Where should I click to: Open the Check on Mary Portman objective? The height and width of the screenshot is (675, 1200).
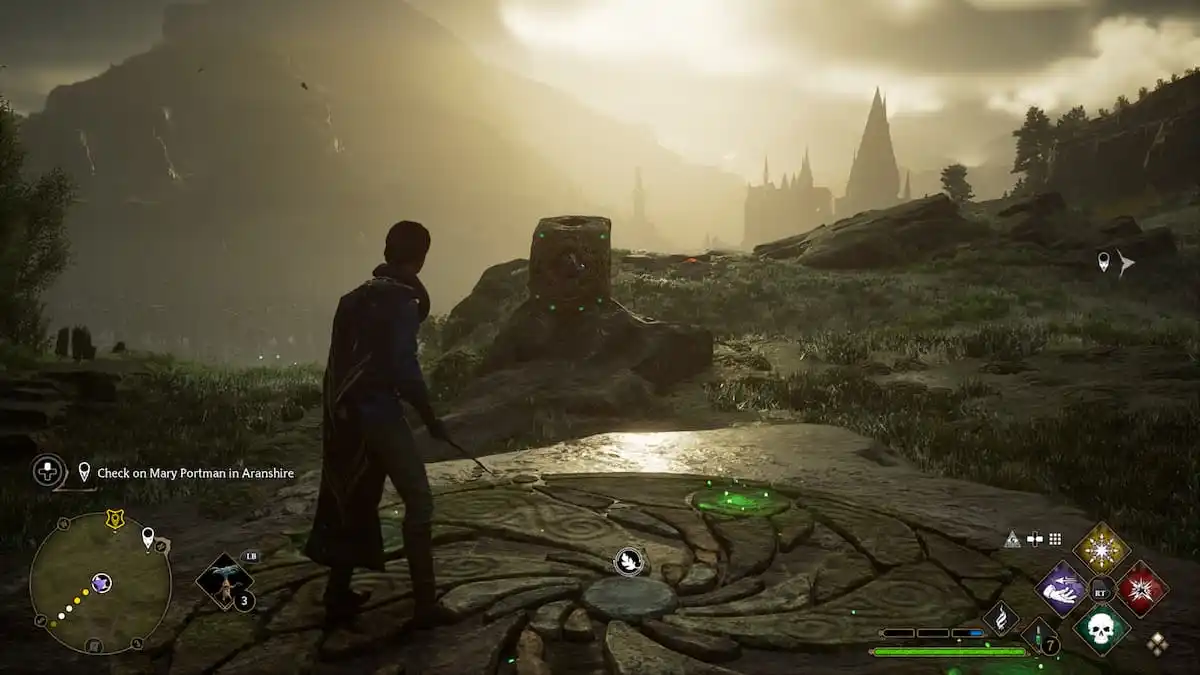tap(195, 472)
